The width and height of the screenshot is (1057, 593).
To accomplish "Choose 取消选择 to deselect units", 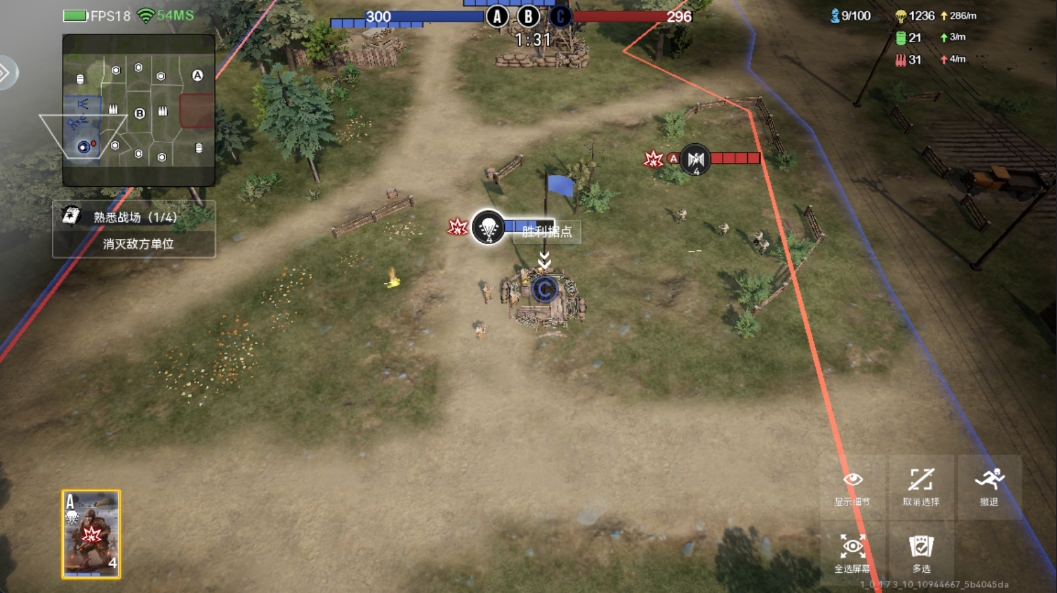I will click(921, 487).
